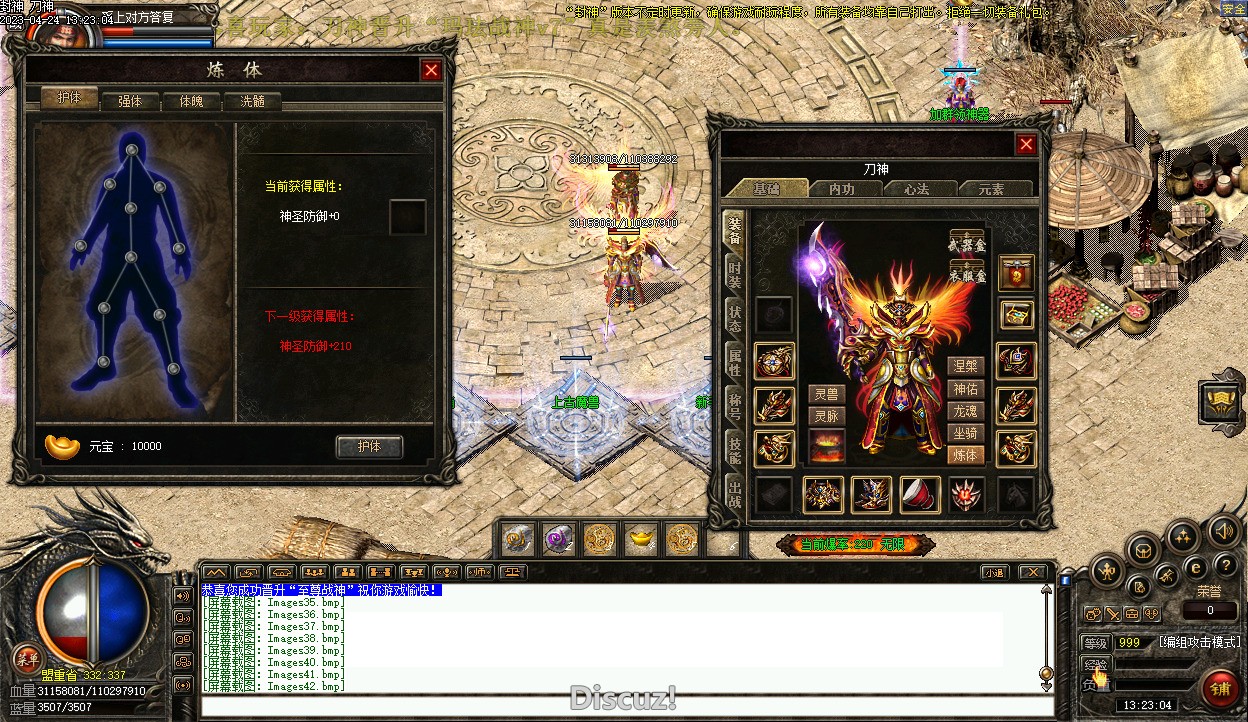The image size is (1248, 722).
Task: Open the 体魄 tab
Action: (x=191, y=101)
